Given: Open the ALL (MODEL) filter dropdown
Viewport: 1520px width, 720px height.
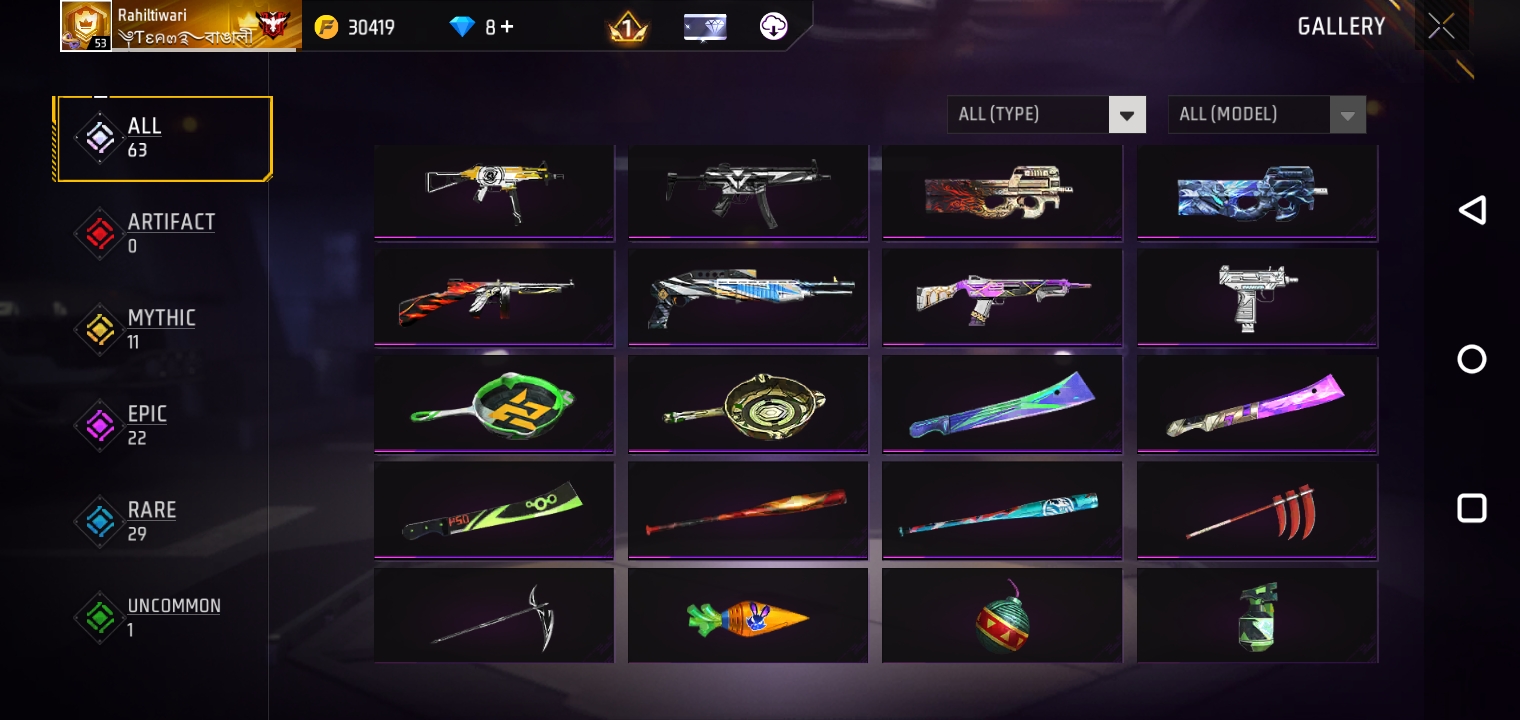Looking at the screenshot, I should [x=1250, y=114].
